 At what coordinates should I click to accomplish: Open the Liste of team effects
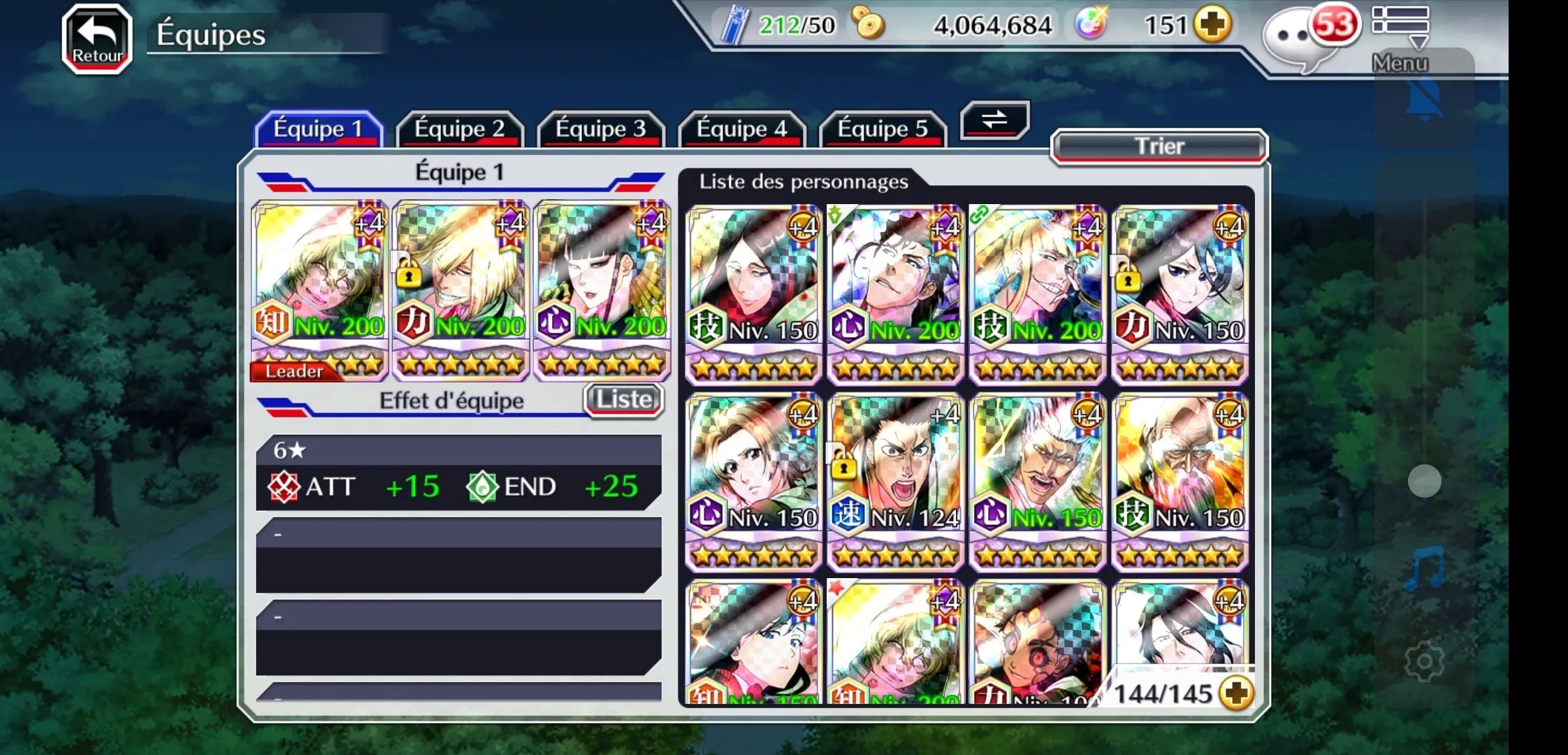623,400
